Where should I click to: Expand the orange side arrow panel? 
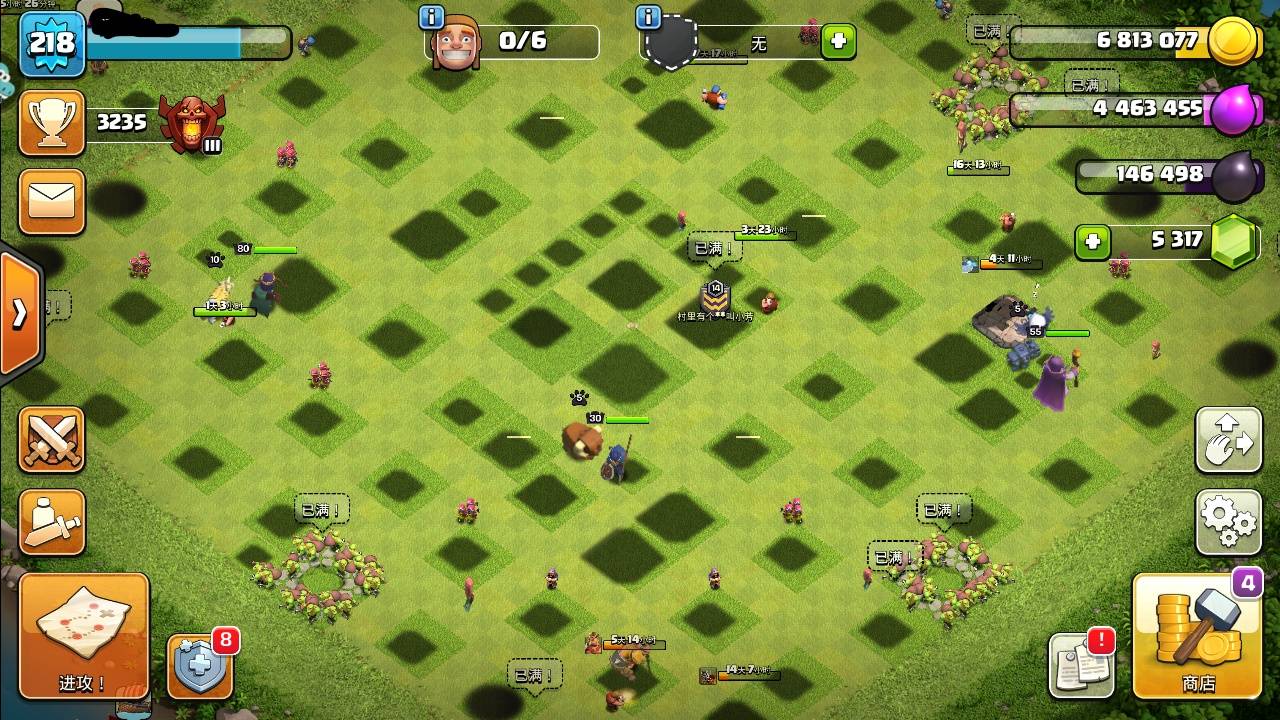click(20, 313)
